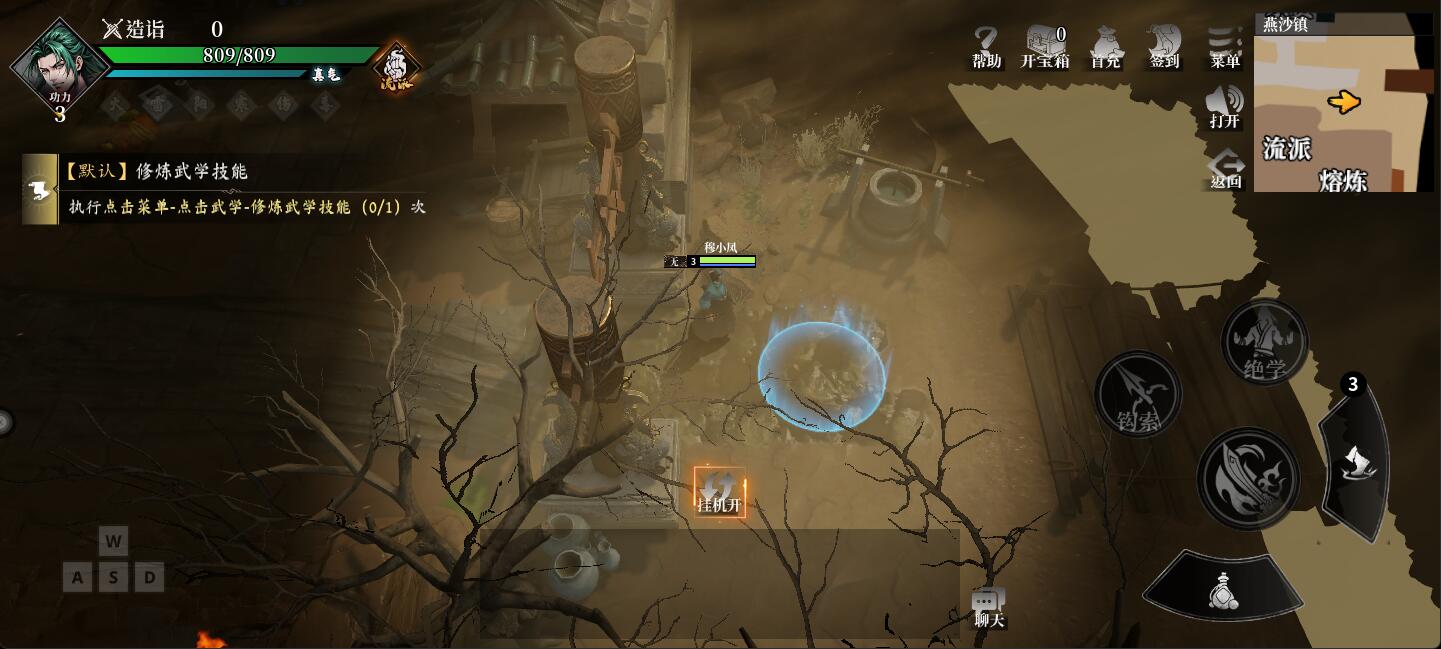
Task: Use the potion flask button
Action: pyautogui.click(x=1222, y=588)
